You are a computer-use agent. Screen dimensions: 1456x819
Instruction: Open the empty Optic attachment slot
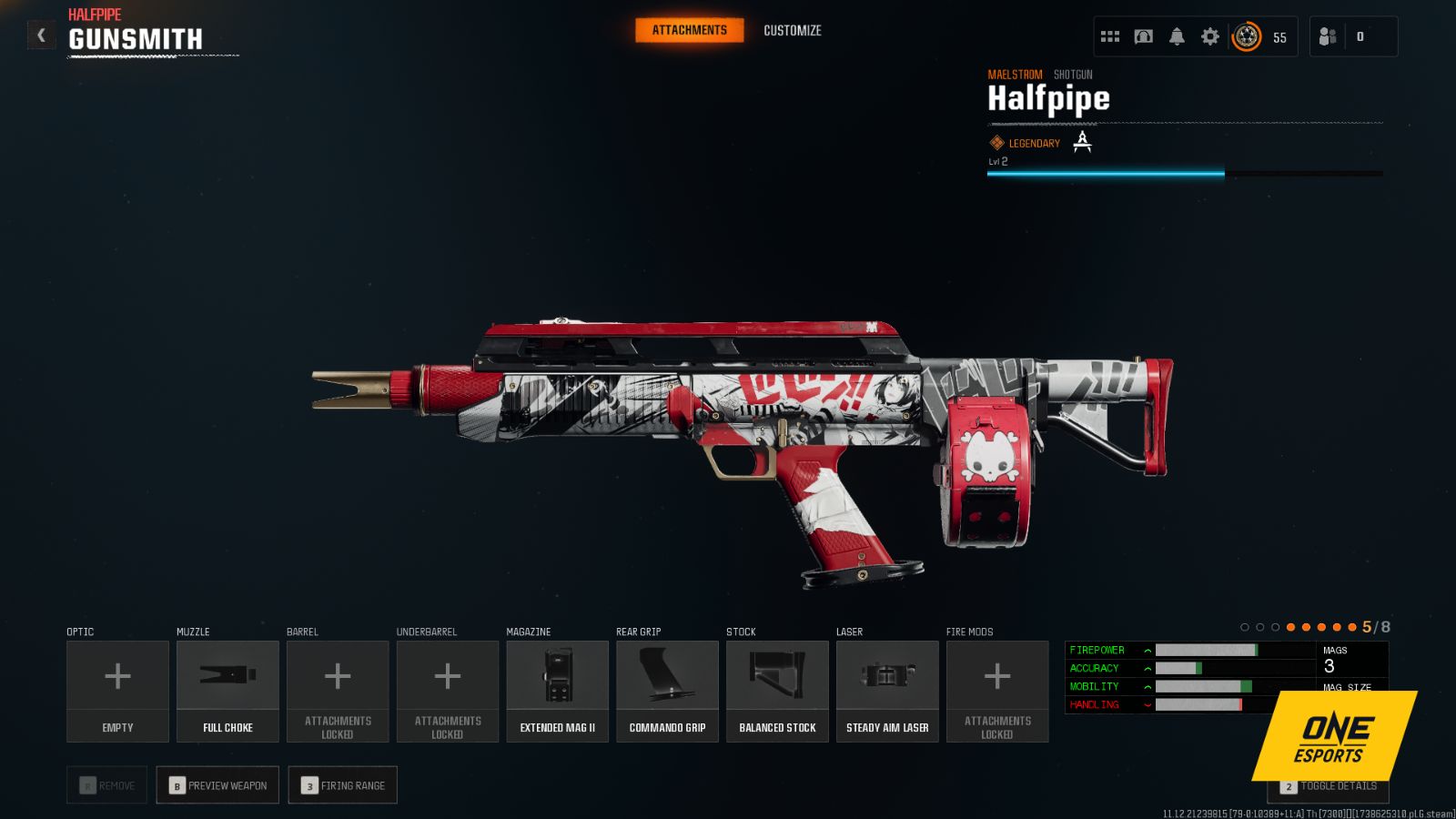117,689
